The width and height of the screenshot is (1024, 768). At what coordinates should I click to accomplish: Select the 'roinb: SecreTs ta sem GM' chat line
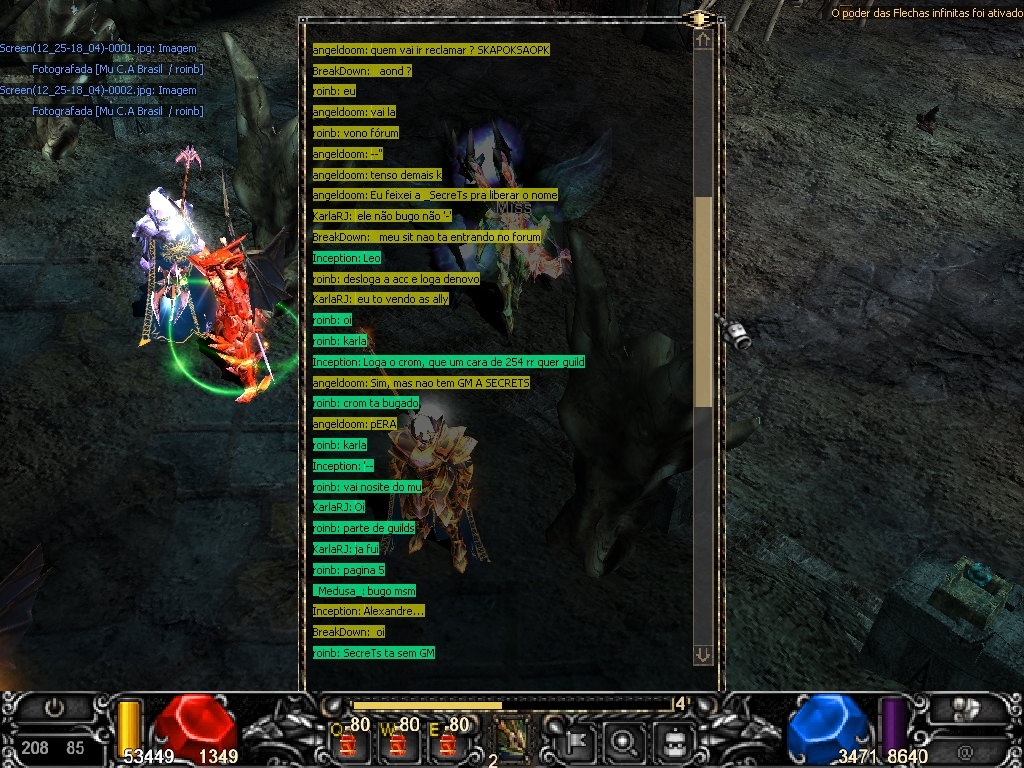[x=373, y=653]
